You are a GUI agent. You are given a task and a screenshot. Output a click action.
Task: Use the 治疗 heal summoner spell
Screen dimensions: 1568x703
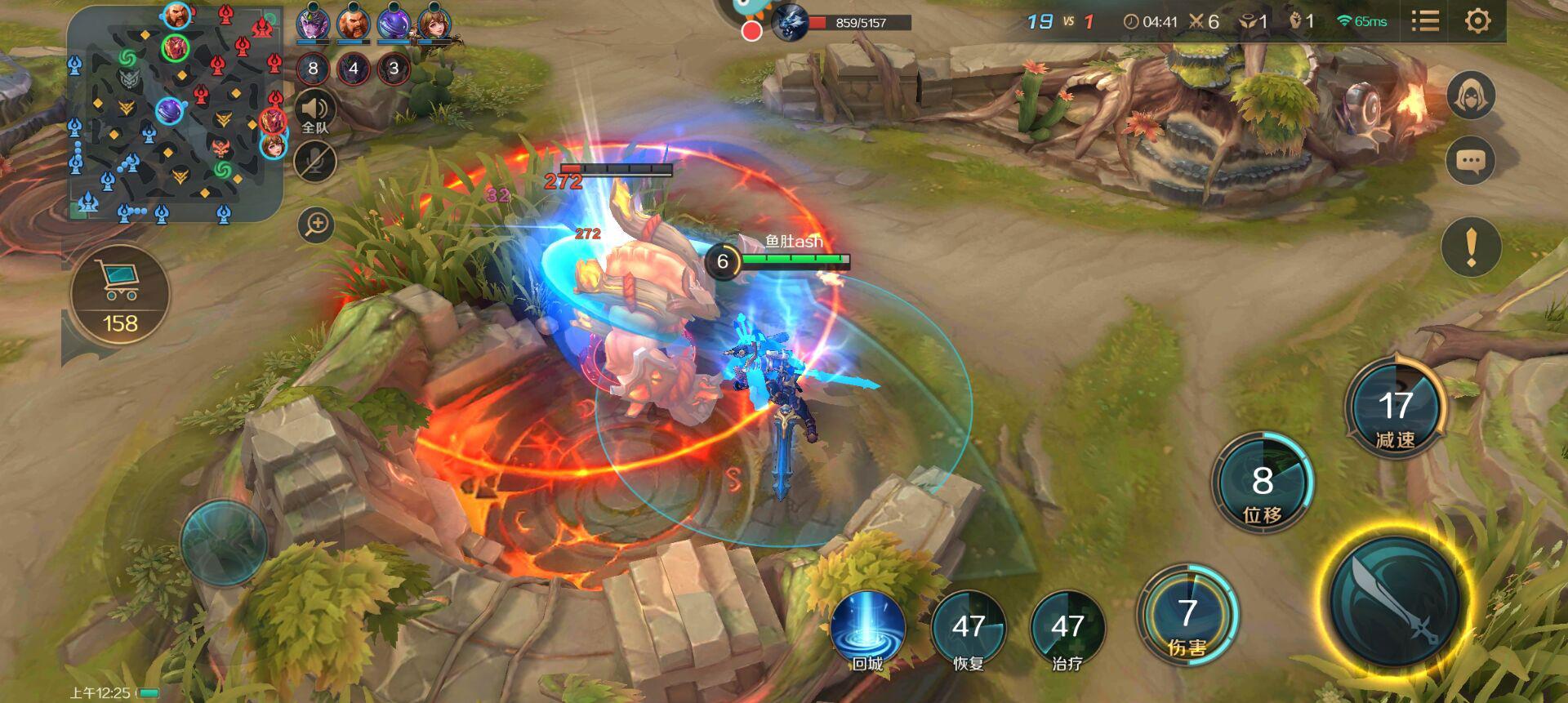pyautogui.click(x=1067, y=630)
